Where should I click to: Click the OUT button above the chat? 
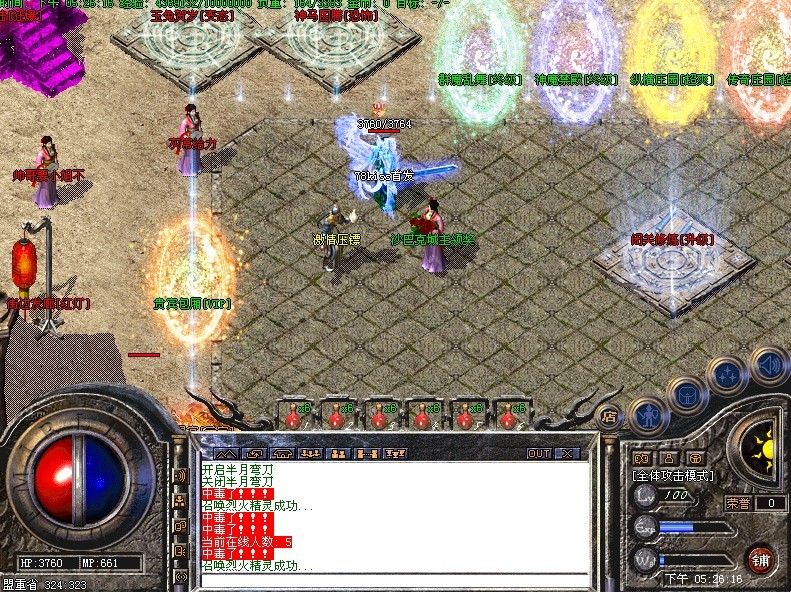(x=539, y=453)
